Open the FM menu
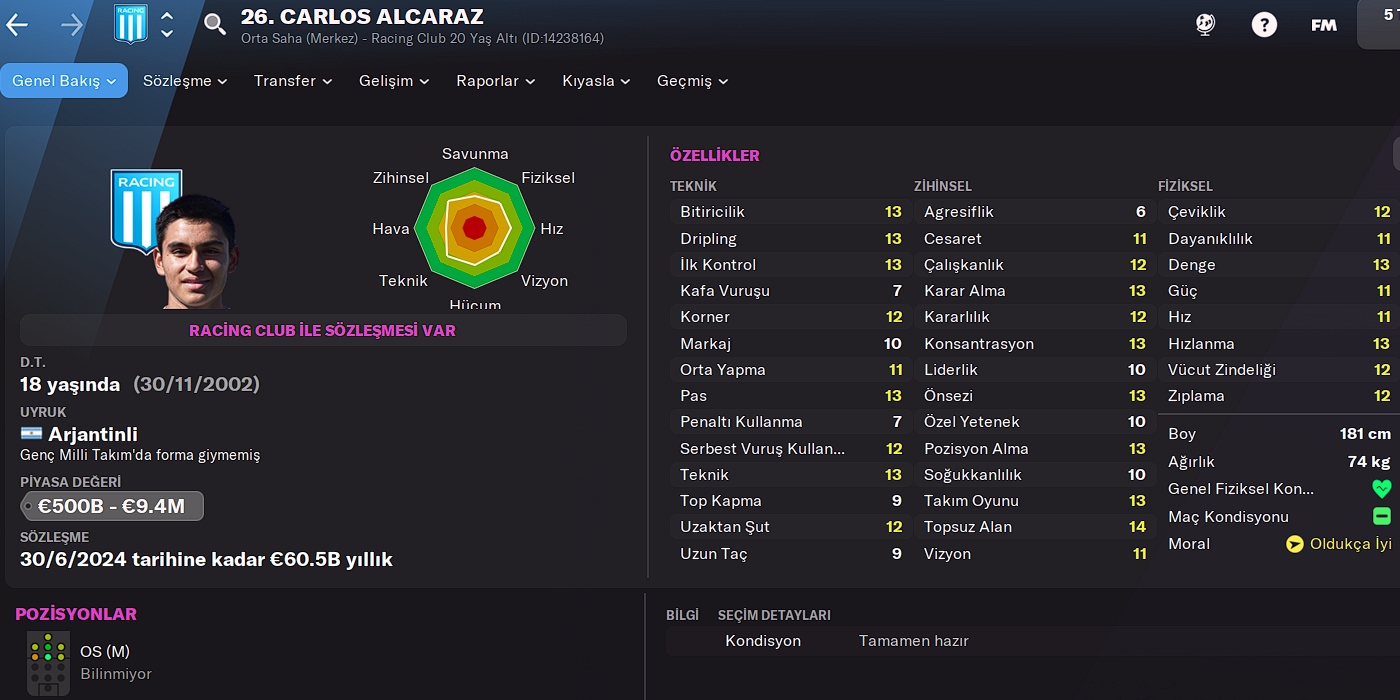 (x=1324, y=25)
